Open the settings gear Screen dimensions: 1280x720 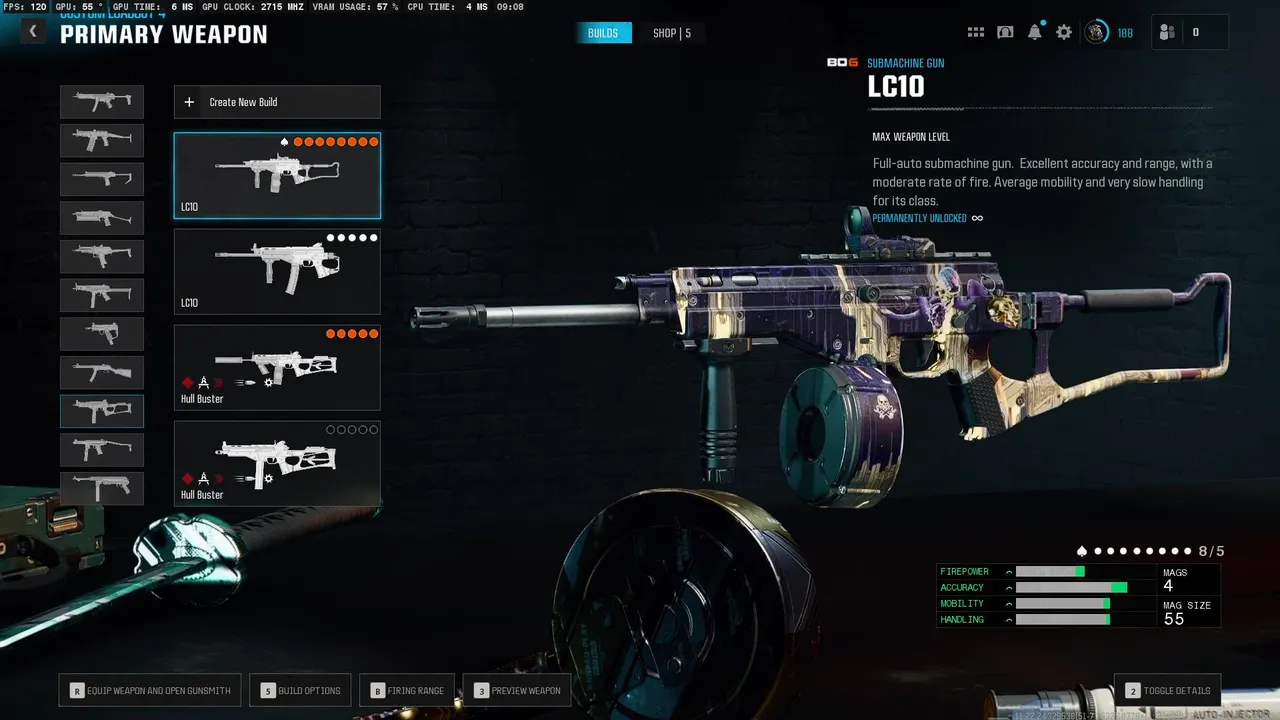pos(1064,32)
